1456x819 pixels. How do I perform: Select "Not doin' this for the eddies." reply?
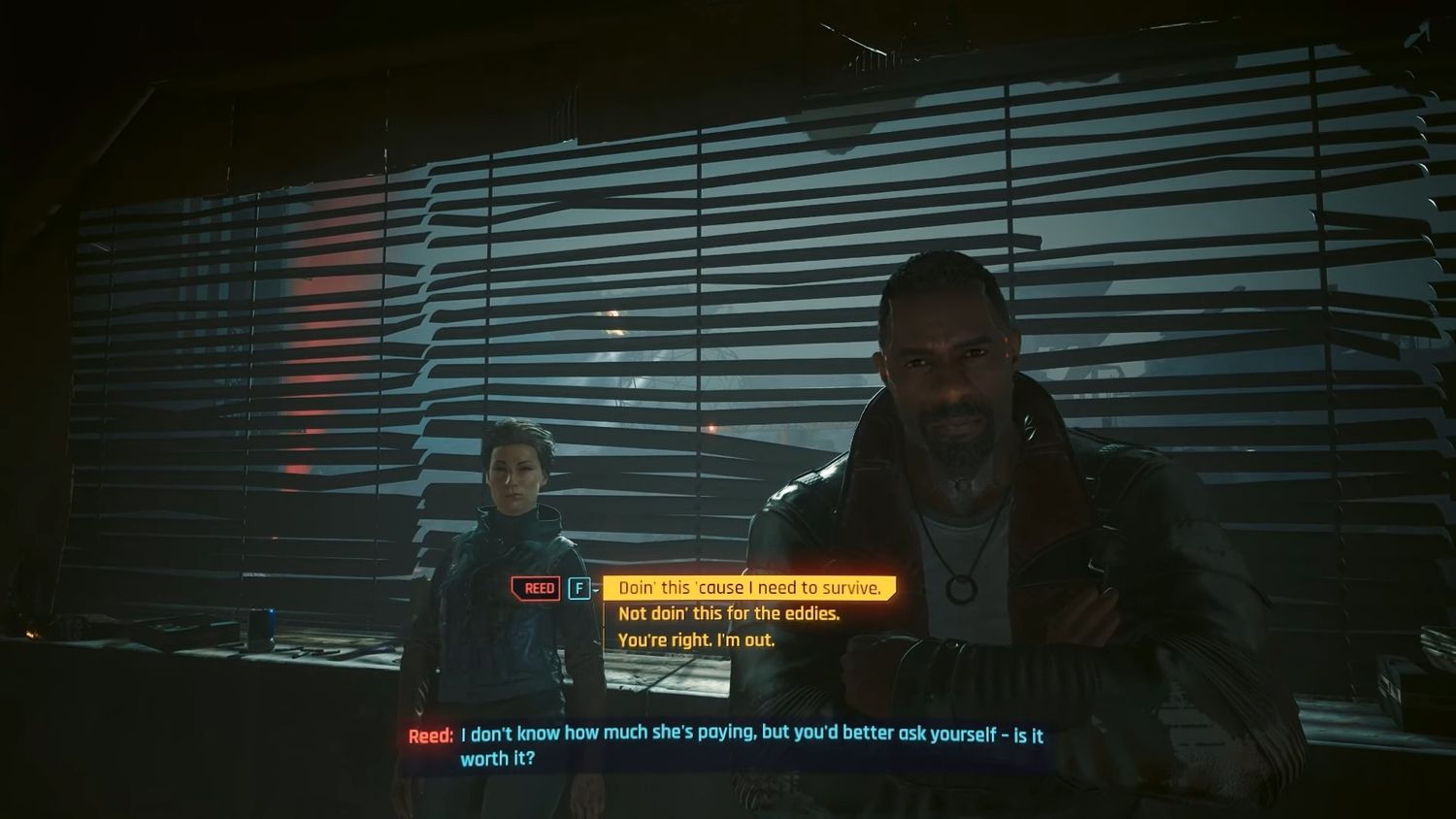(728, 613)
